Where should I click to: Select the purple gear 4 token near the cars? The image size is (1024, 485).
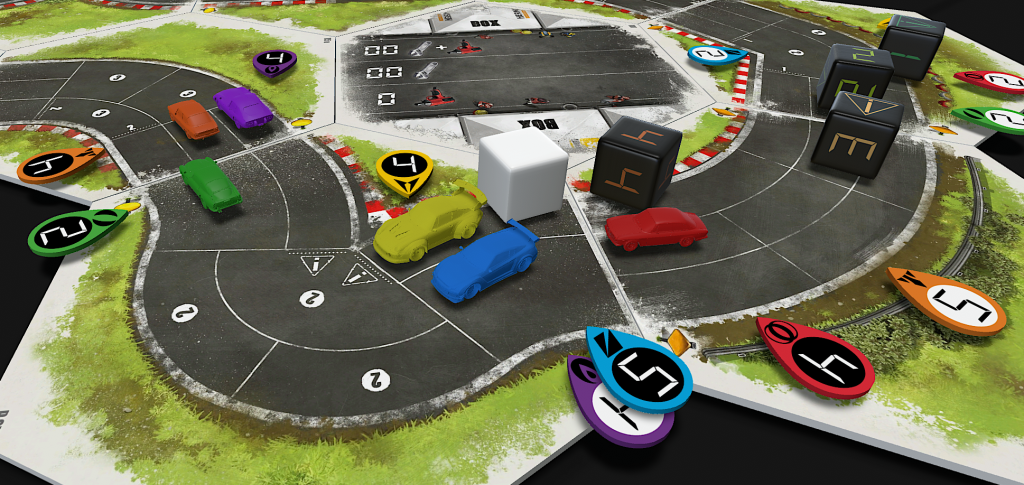pyautogui.click(x=274, y=62)
